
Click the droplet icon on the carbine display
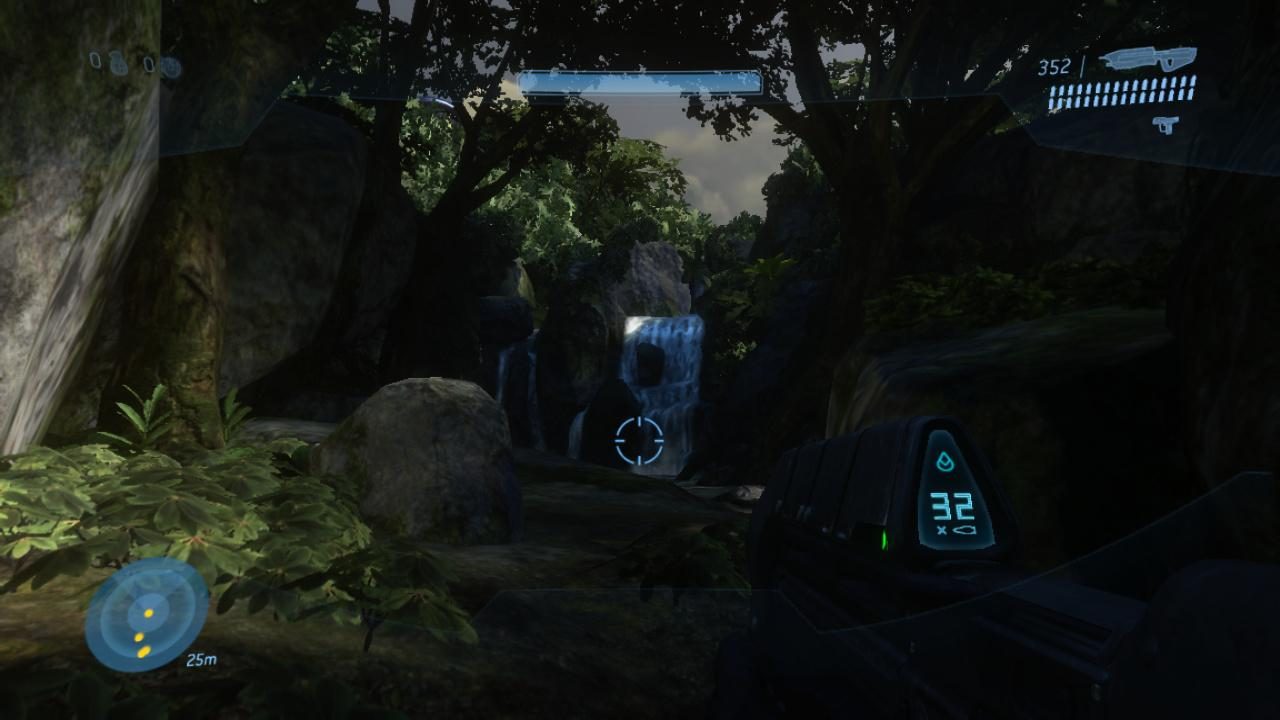click(945, 461)
